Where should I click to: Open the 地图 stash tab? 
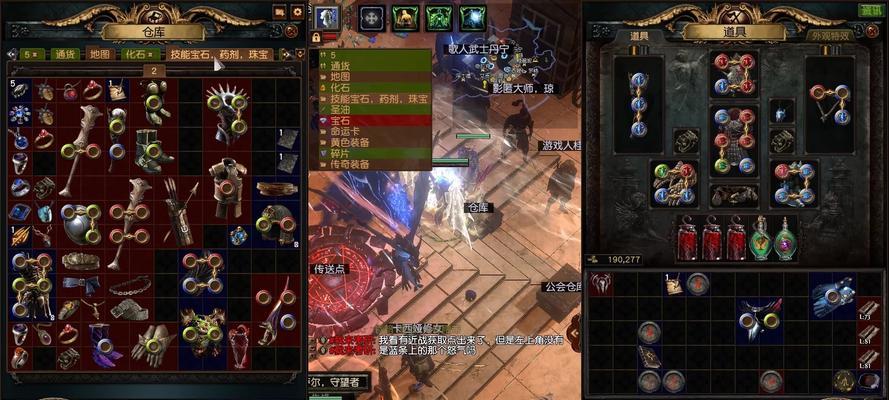tap(99, 54)
